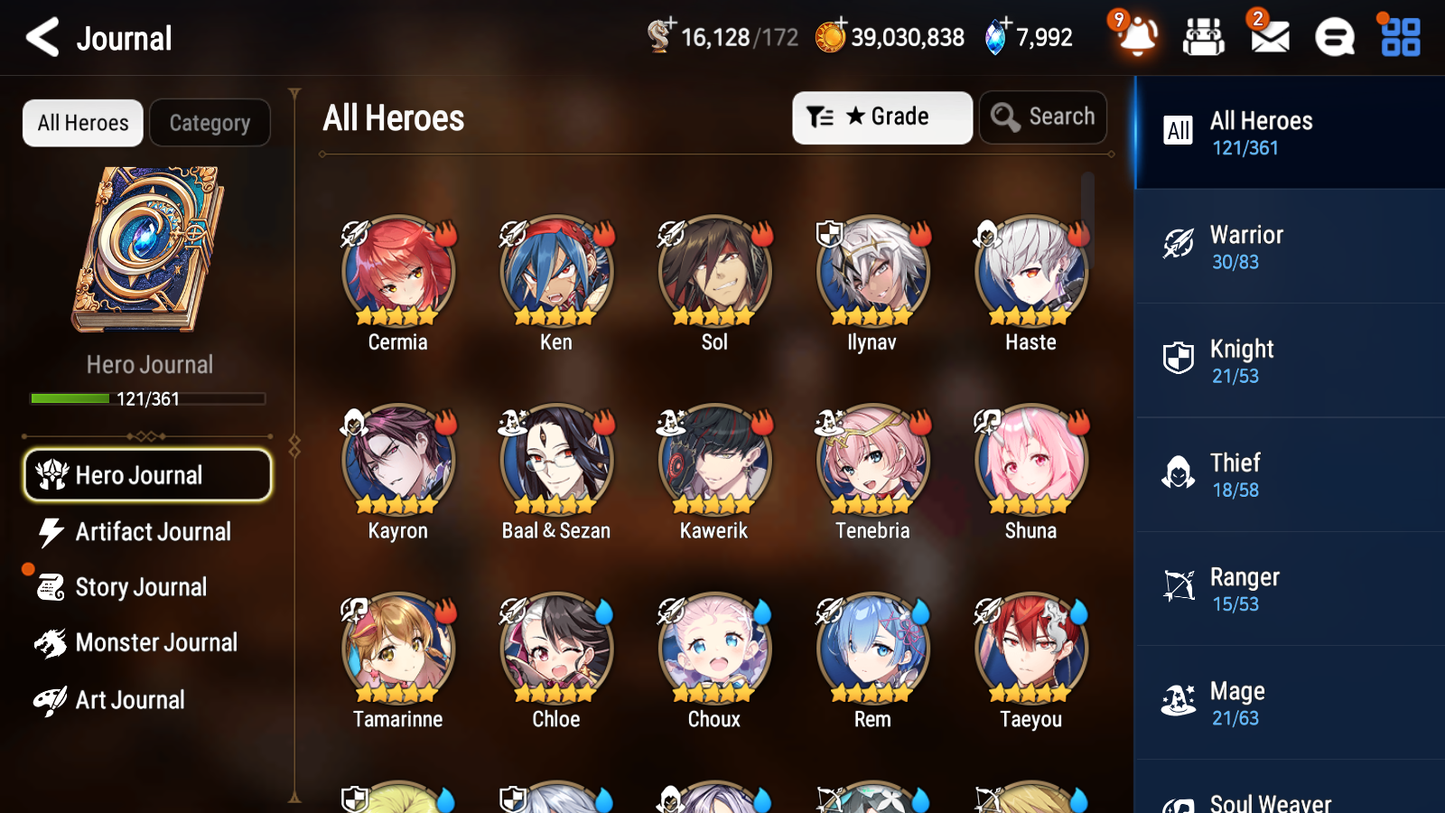Open the inventory icon in the top bar
1445x813 pixels.
(x=1203, y=36)
